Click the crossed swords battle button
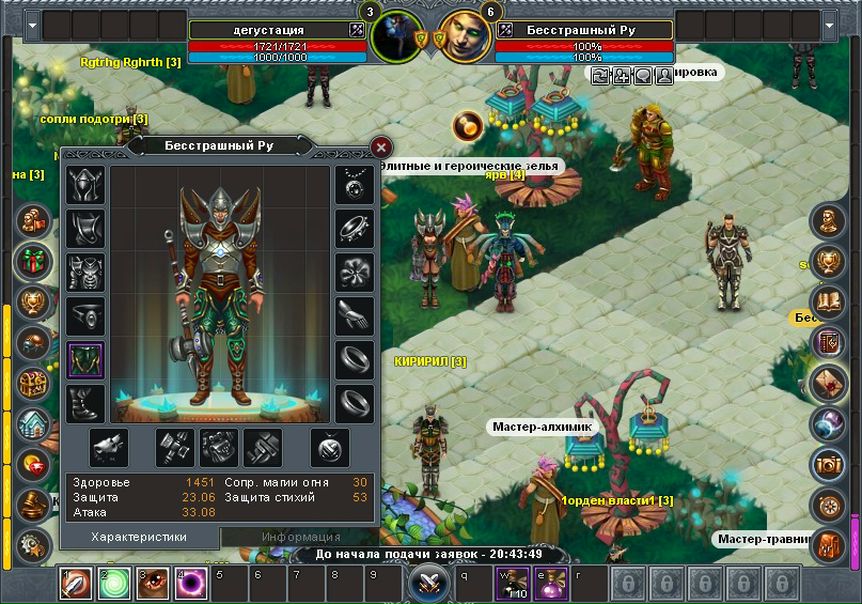The width and height of the screenshot is (862, 604). [430, 583]
